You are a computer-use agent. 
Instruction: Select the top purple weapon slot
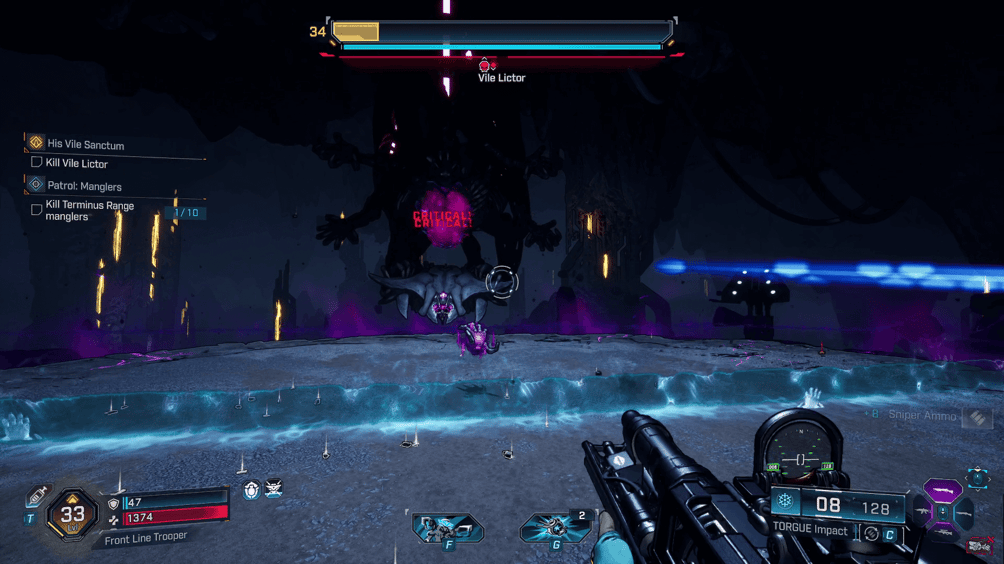click(x=942, y=491)
